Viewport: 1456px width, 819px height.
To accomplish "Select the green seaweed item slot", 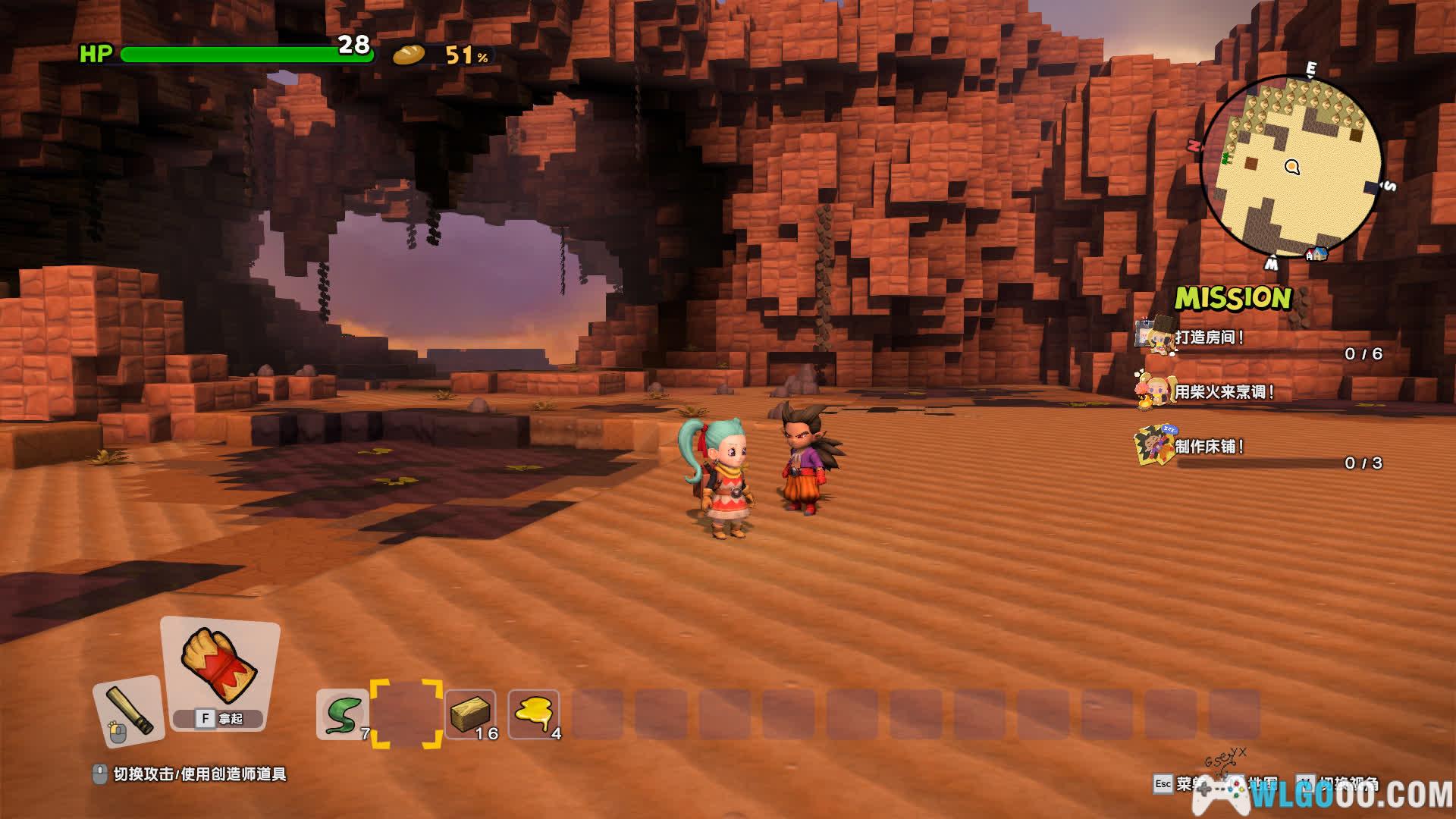I will 342,714.
